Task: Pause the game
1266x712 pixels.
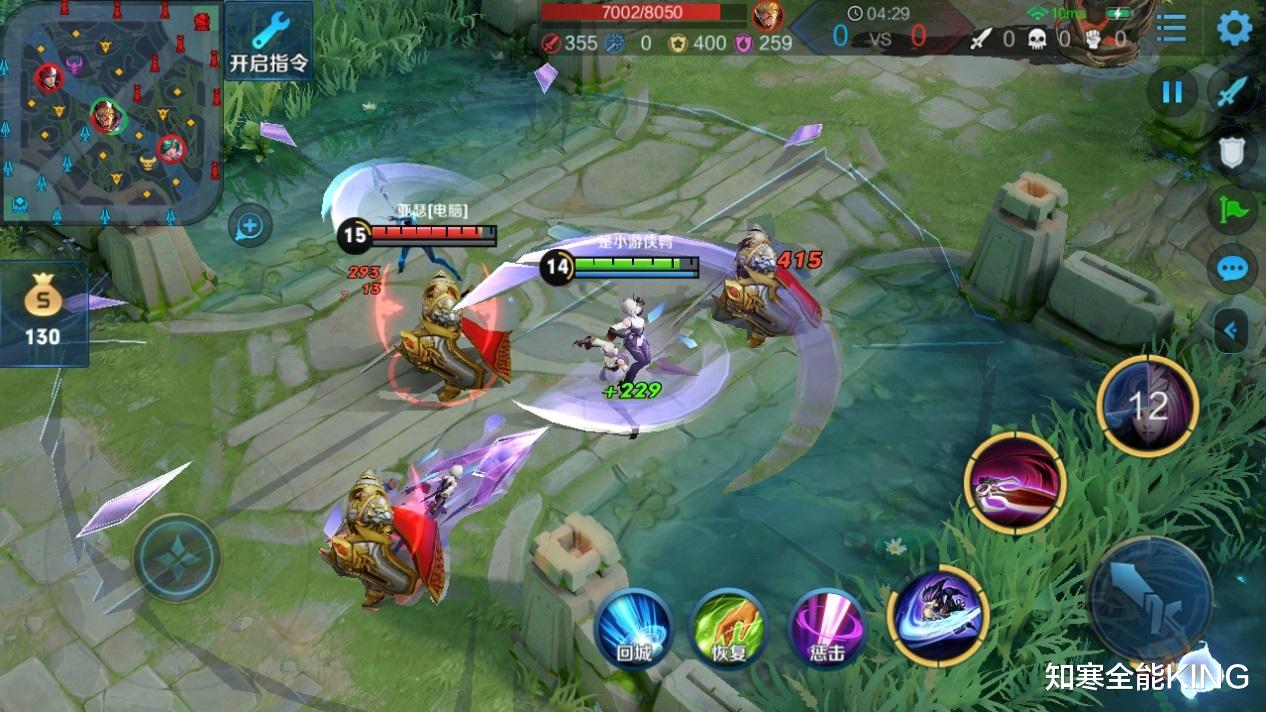Action: pos(1171,93)
